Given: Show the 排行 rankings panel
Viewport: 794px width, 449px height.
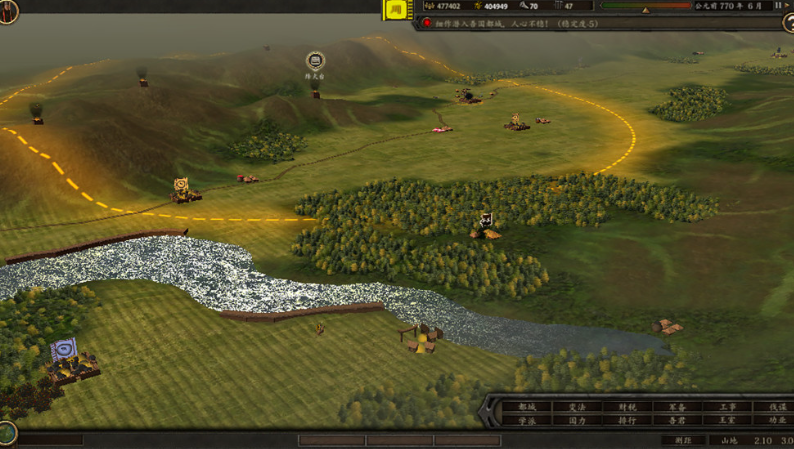Looking at the screenshot, I should (x=627, y=421).
